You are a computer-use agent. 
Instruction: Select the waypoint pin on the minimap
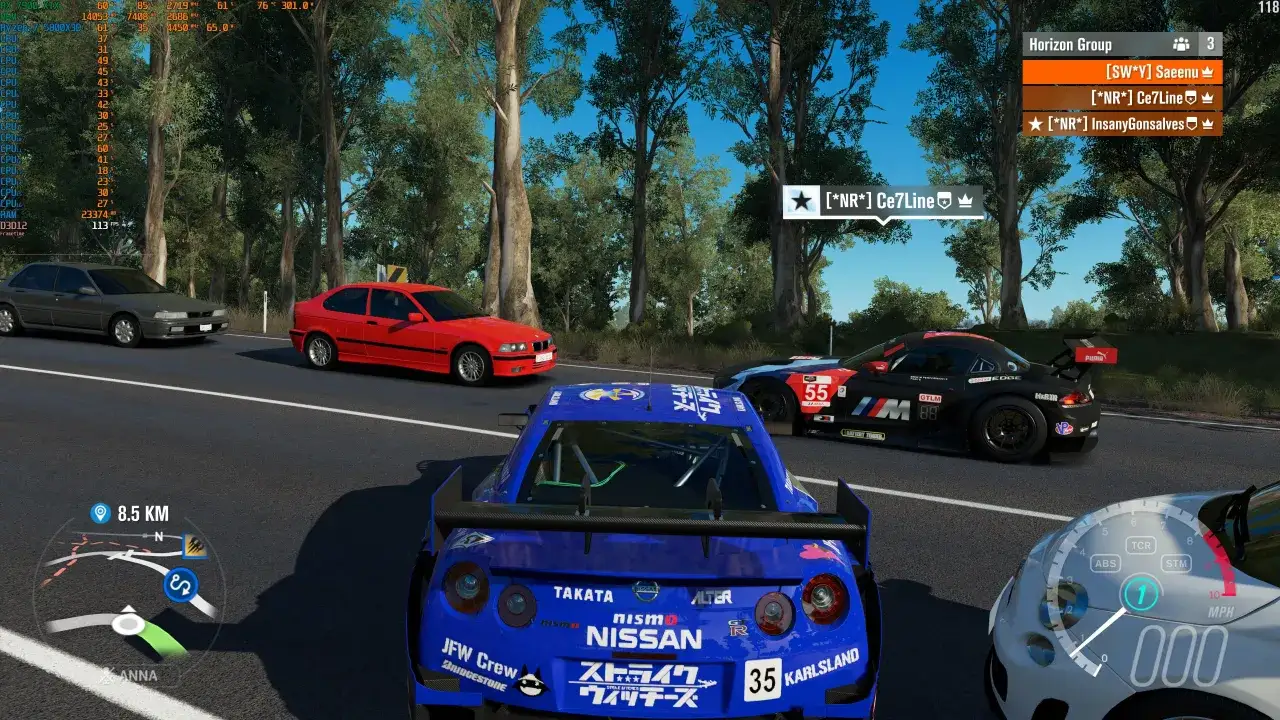click(x=99, y=512)
